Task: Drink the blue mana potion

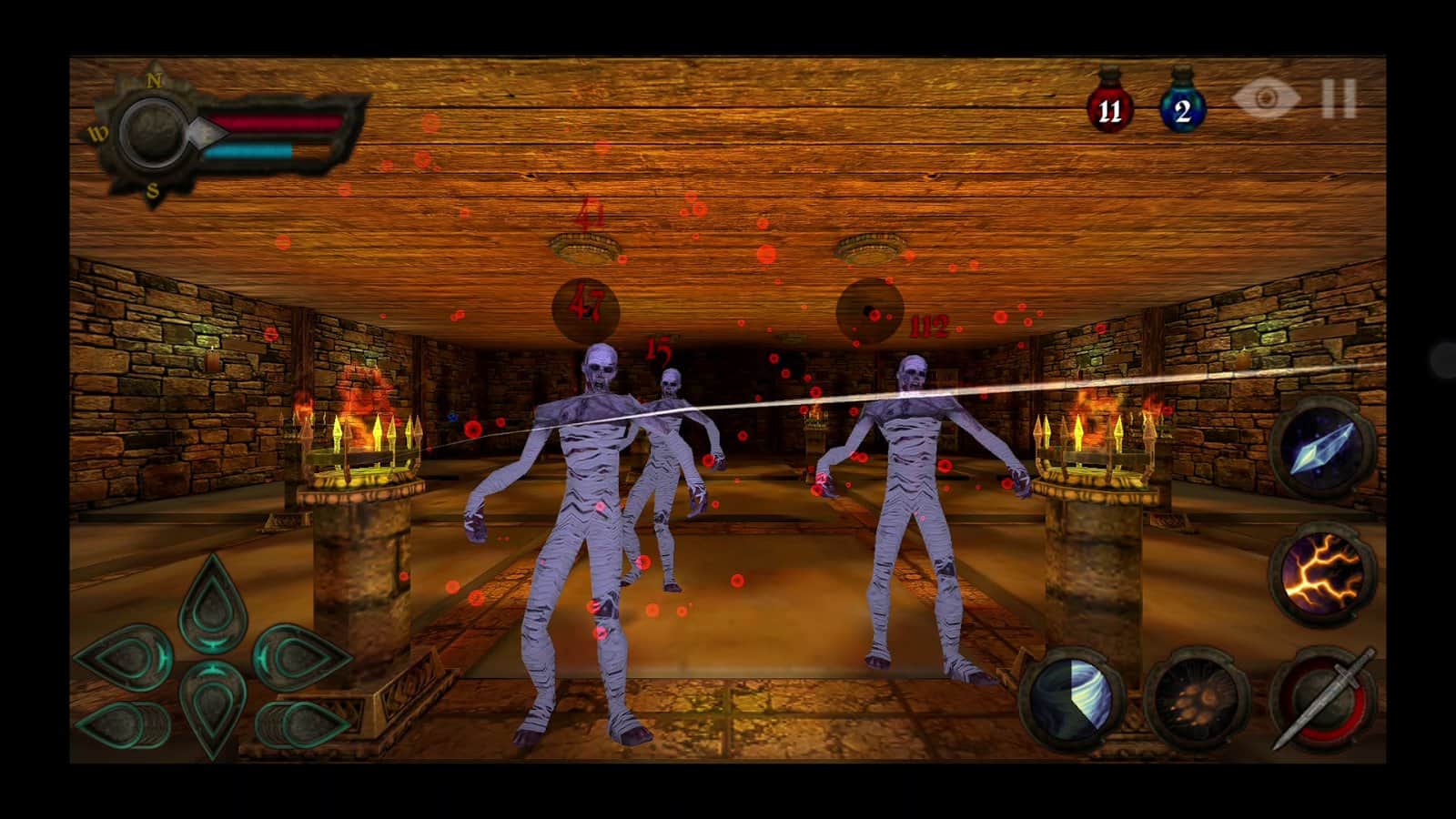Action: coord(1182,109)
